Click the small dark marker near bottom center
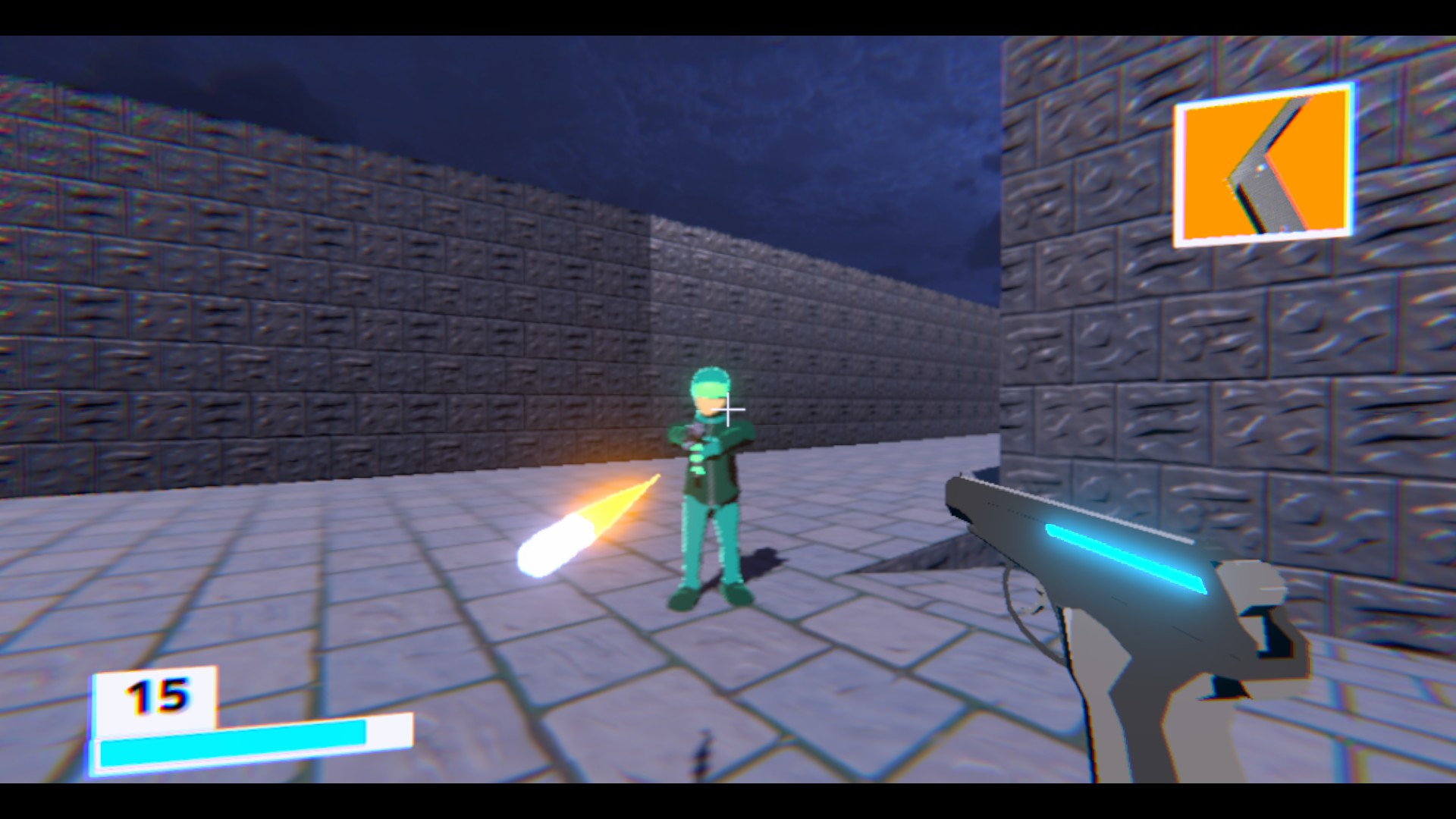 click(x=701, y=751)
